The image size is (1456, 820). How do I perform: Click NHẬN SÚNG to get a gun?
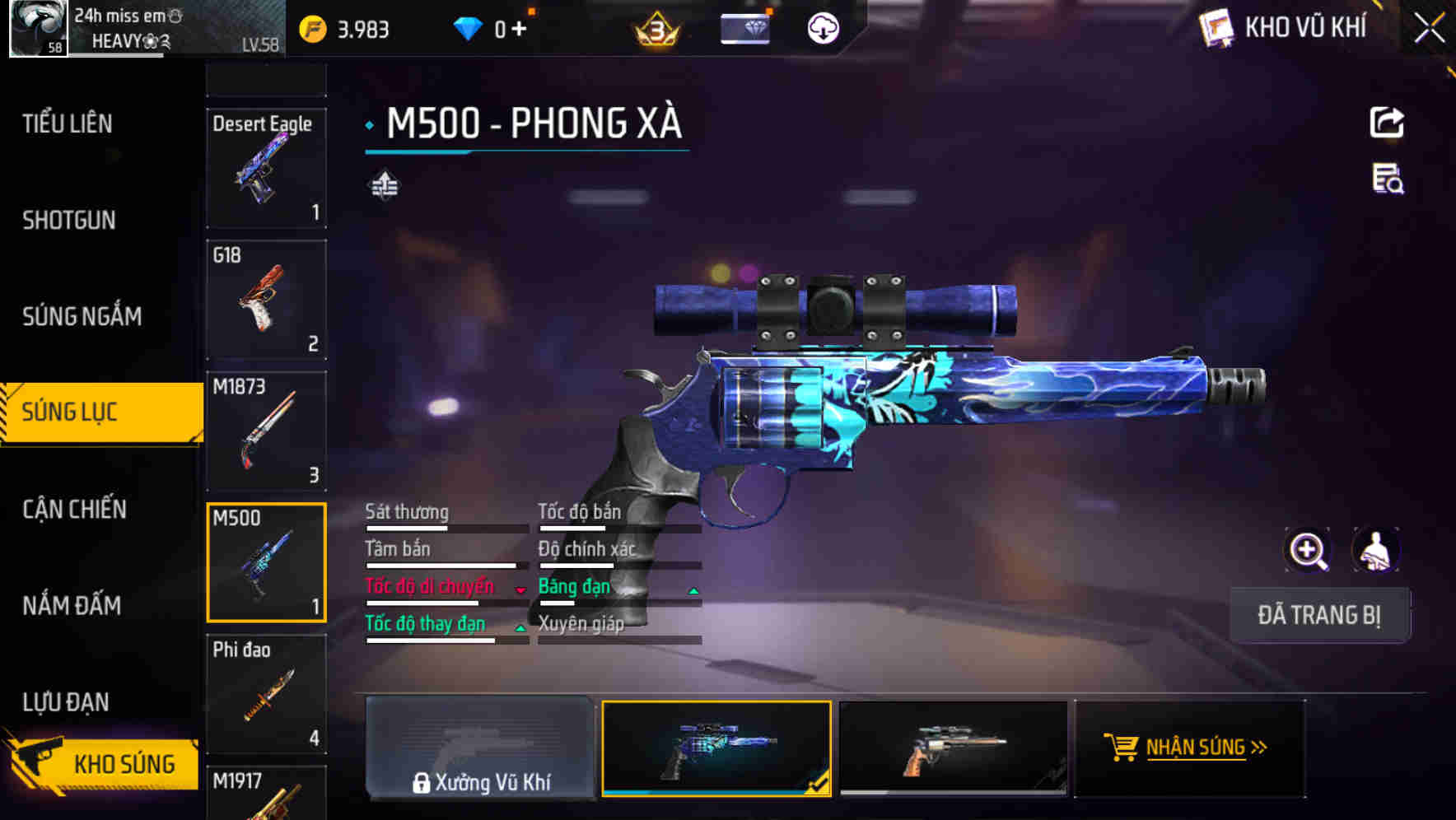1192,746
